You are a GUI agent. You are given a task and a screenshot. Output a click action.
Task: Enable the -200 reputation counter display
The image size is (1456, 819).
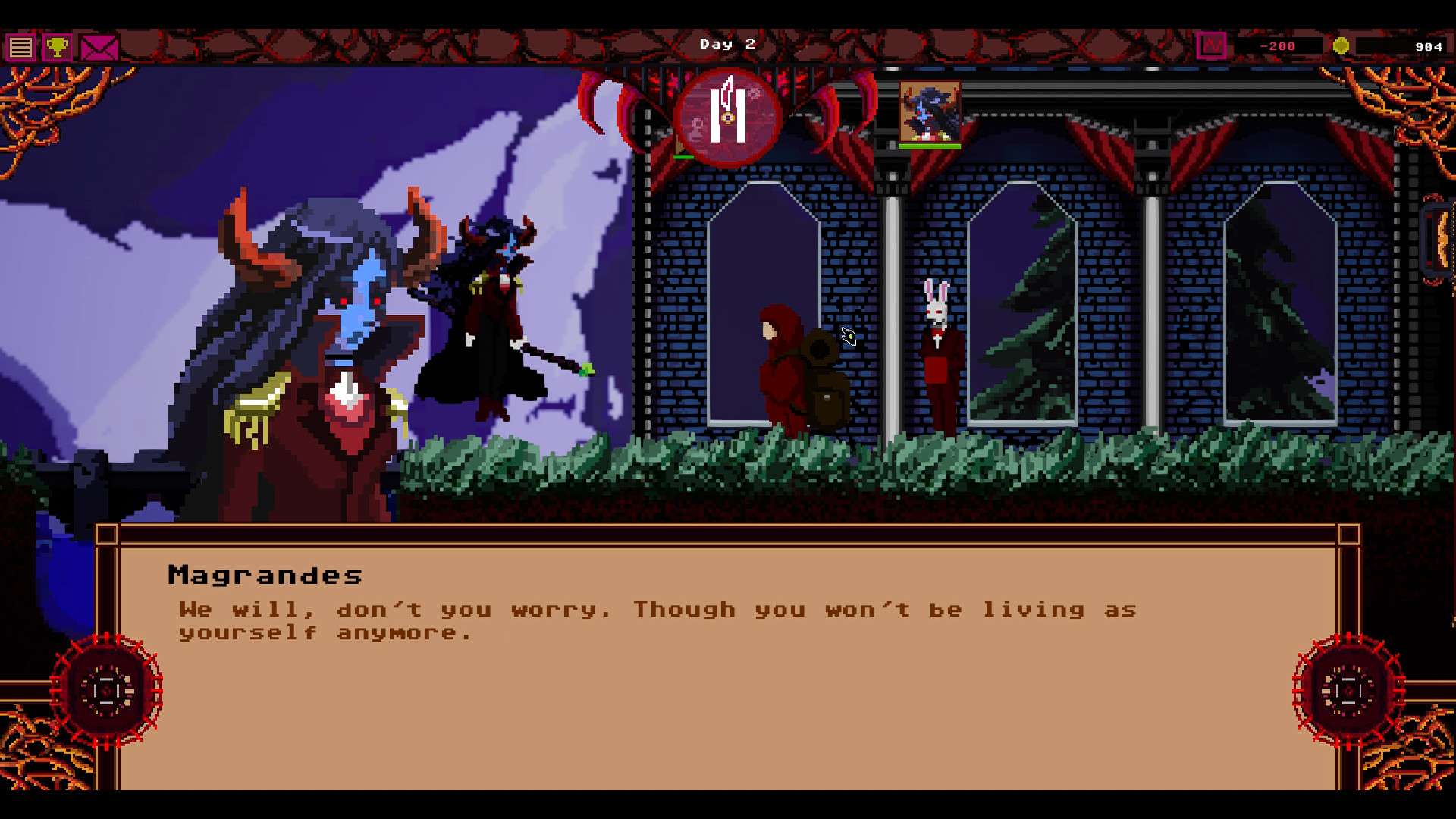click(1278, 45)
